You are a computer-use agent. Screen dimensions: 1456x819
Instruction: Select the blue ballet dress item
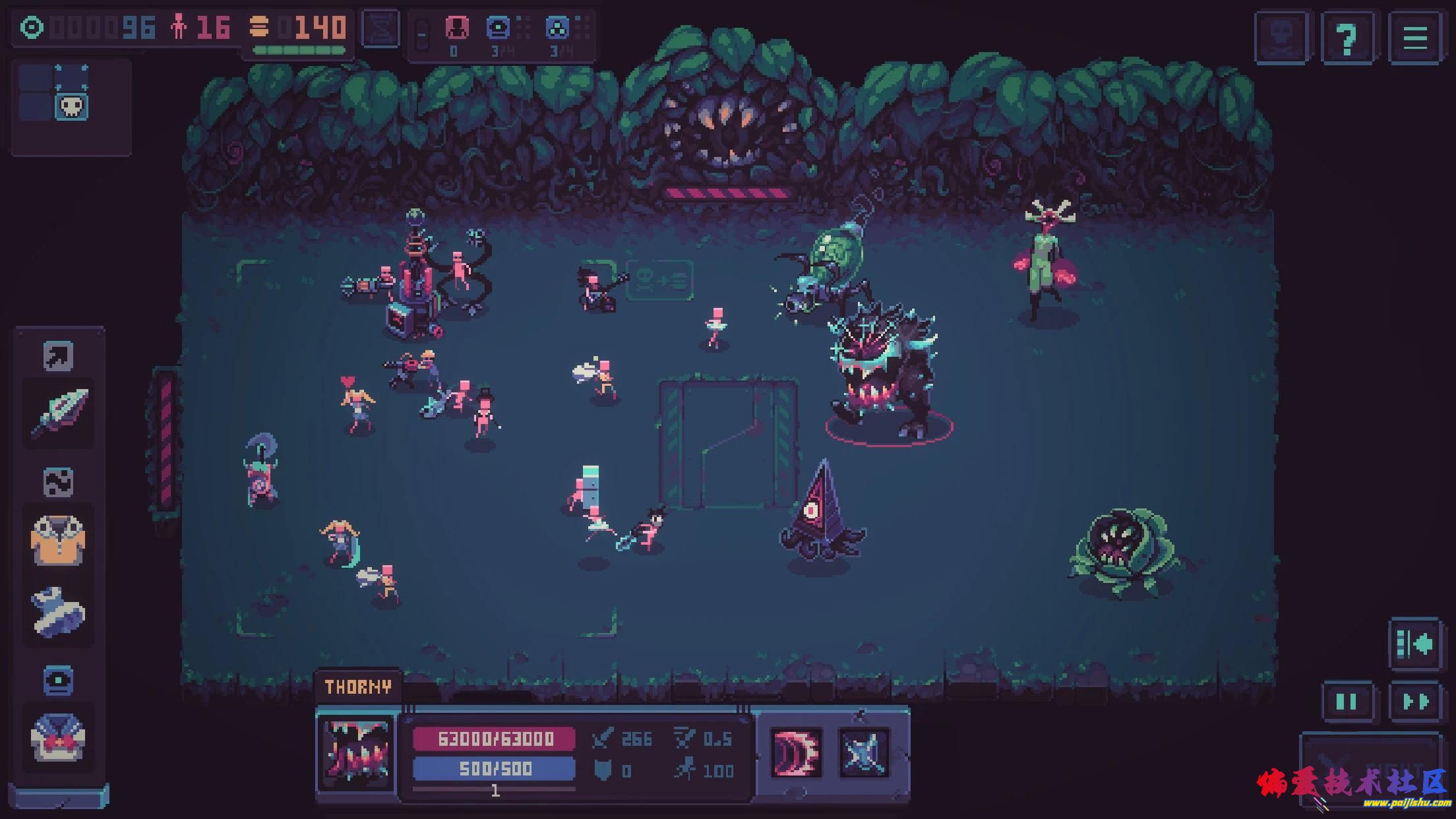coord(58,612)
